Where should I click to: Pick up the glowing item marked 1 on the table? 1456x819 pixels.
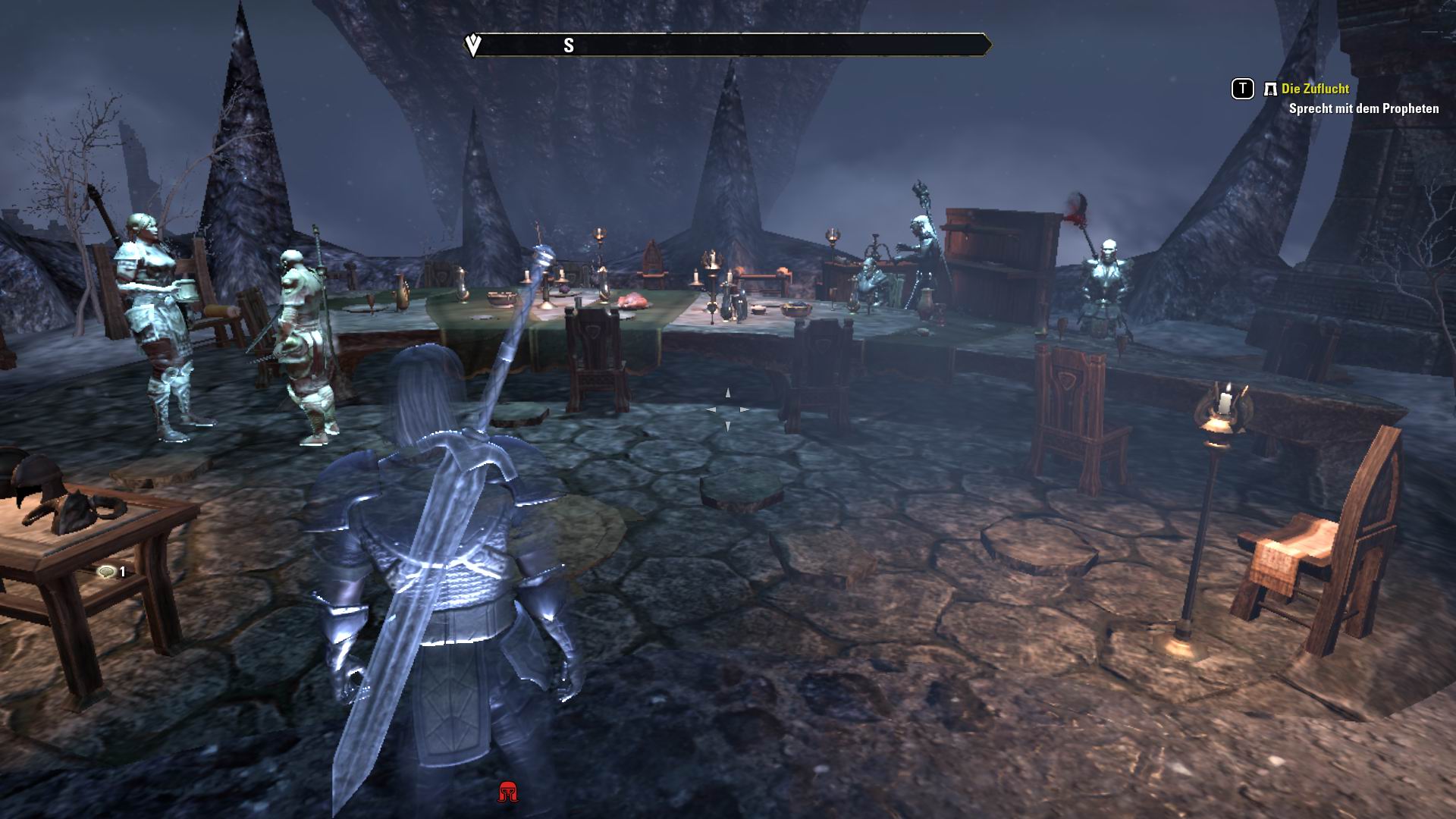[107, 573]
